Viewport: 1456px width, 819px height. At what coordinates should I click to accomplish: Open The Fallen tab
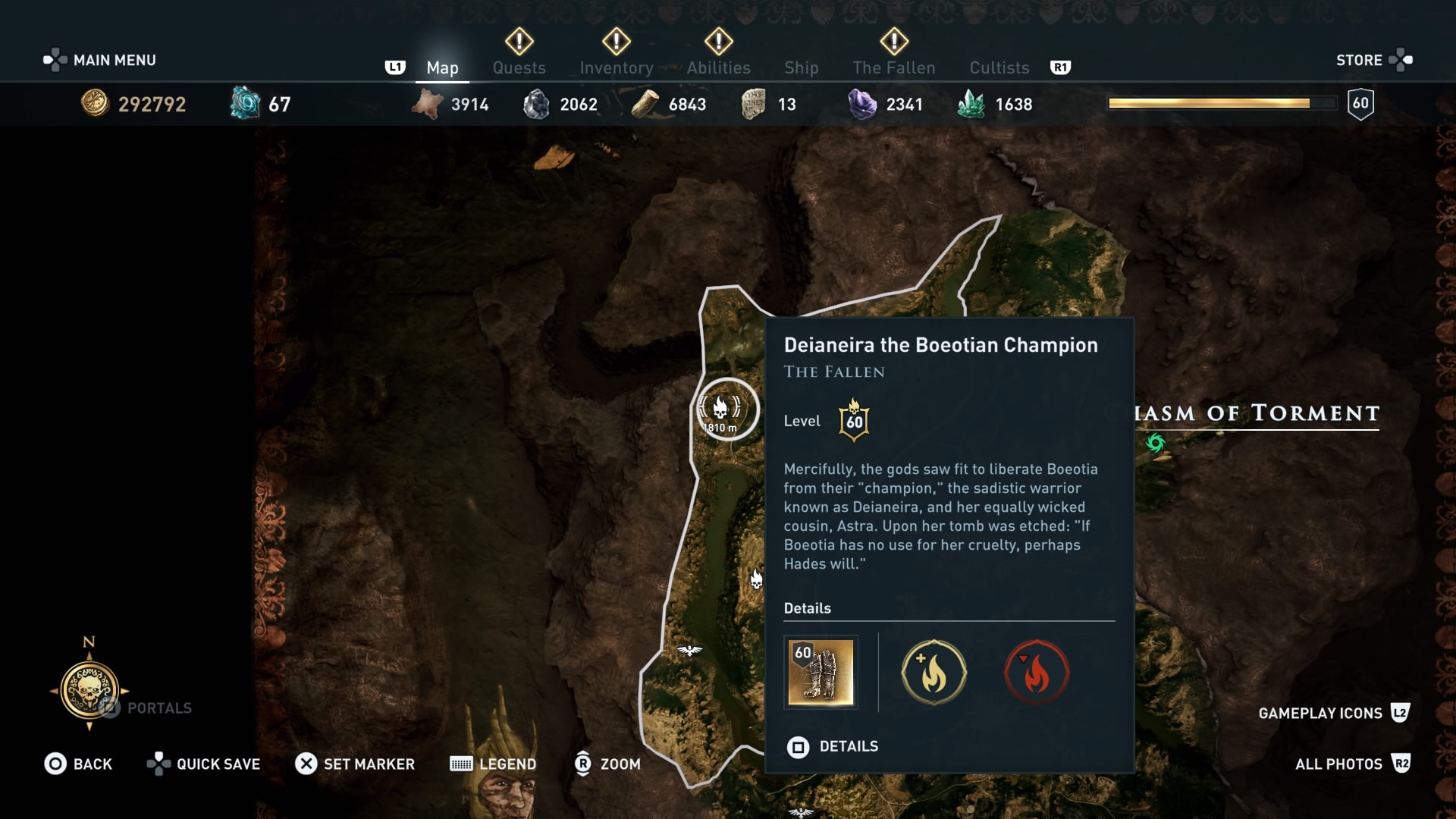point(894,67)
